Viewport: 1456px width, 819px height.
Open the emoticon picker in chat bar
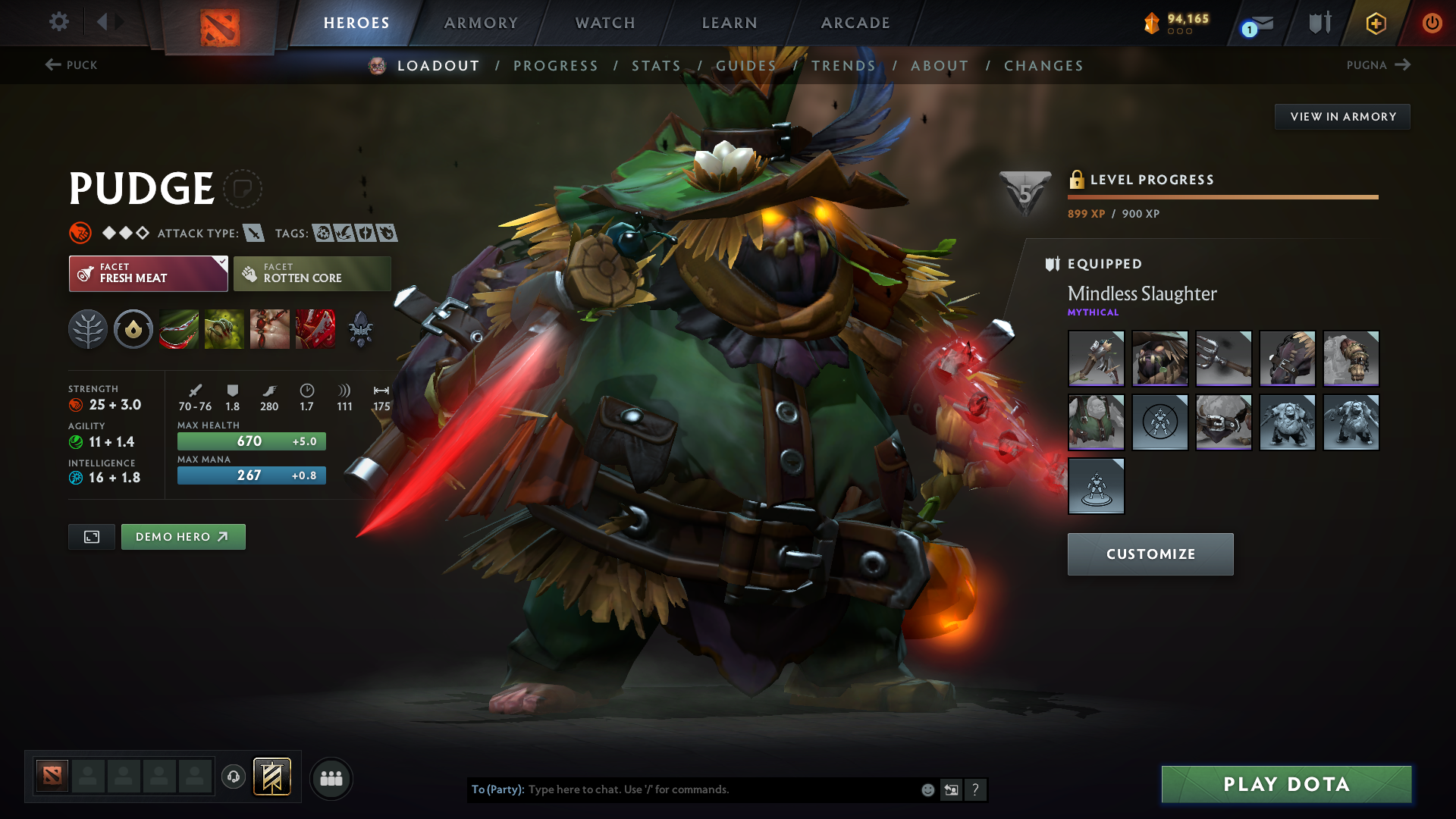pos(927,789)
